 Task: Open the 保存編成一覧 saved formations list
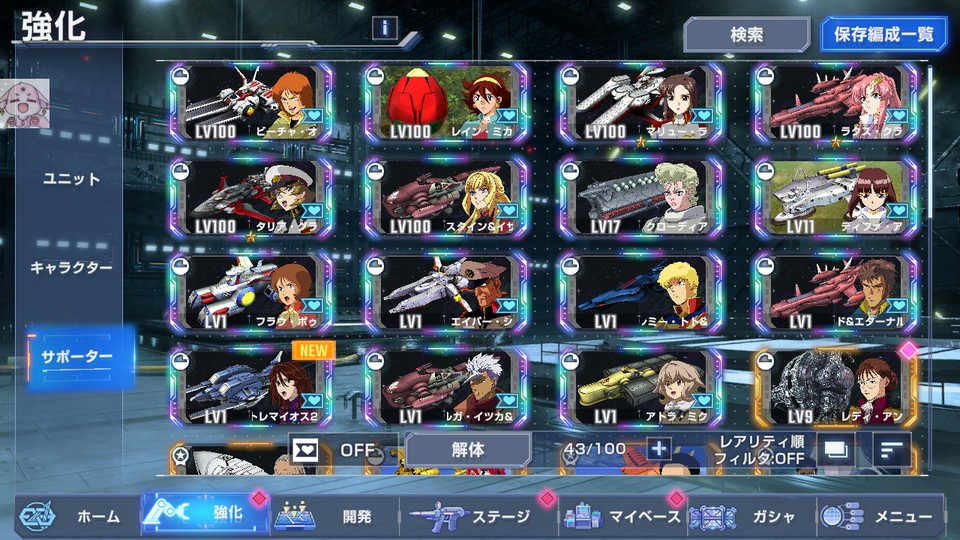(x=883, y=34)
